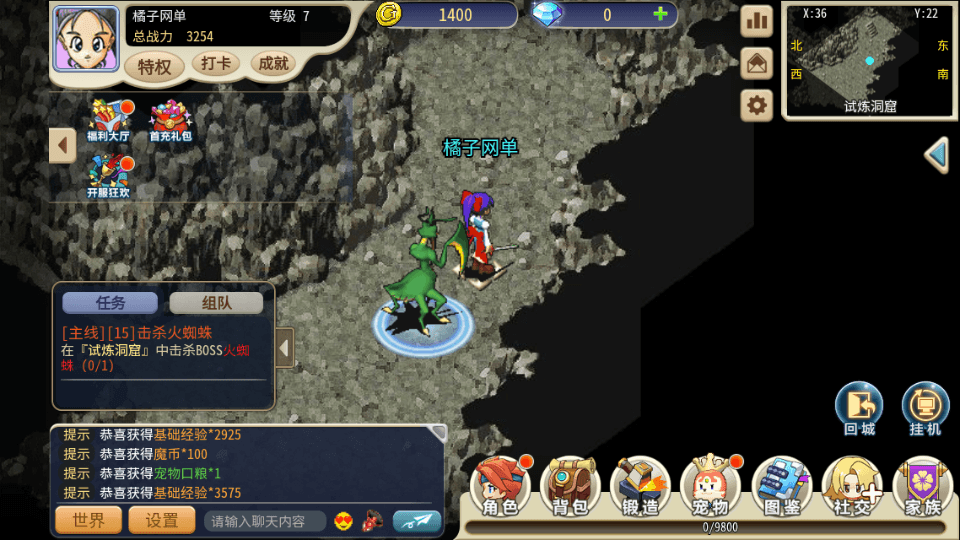Open the 角色 character menu
The width and height of the screenshot is (960, 540).
[x=501, y=488]
